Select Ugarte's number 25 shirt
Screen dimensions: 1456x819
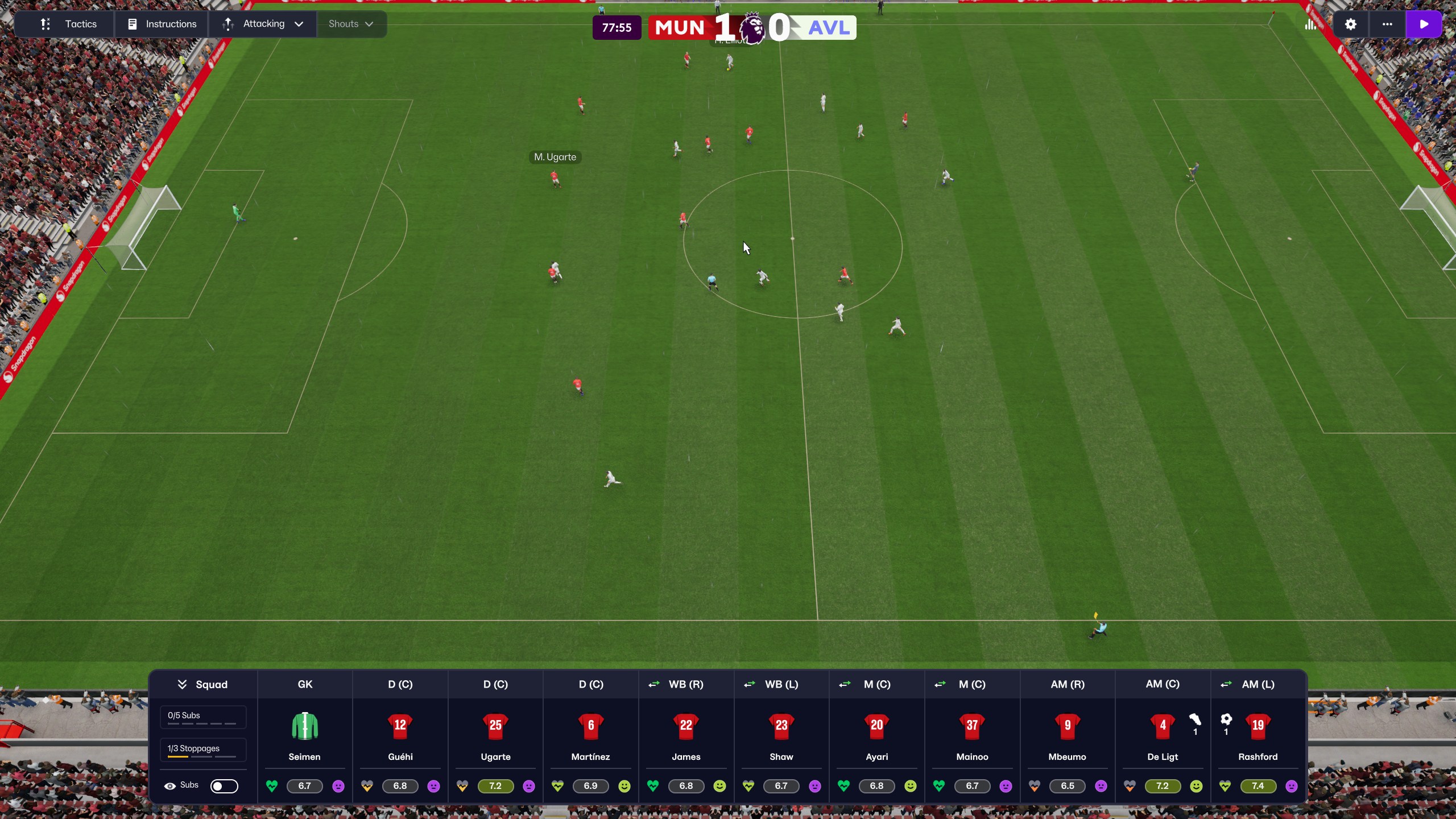(495, 726)
